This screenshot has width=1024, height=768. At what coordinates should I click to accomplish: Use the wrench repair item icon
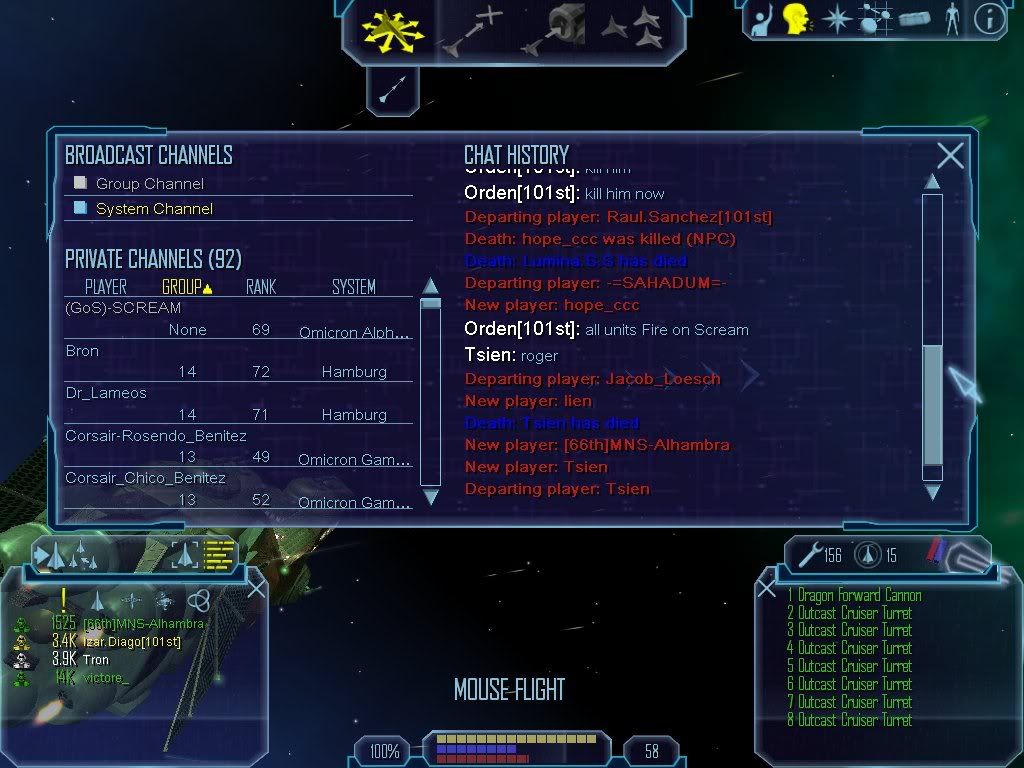[809, 555]
